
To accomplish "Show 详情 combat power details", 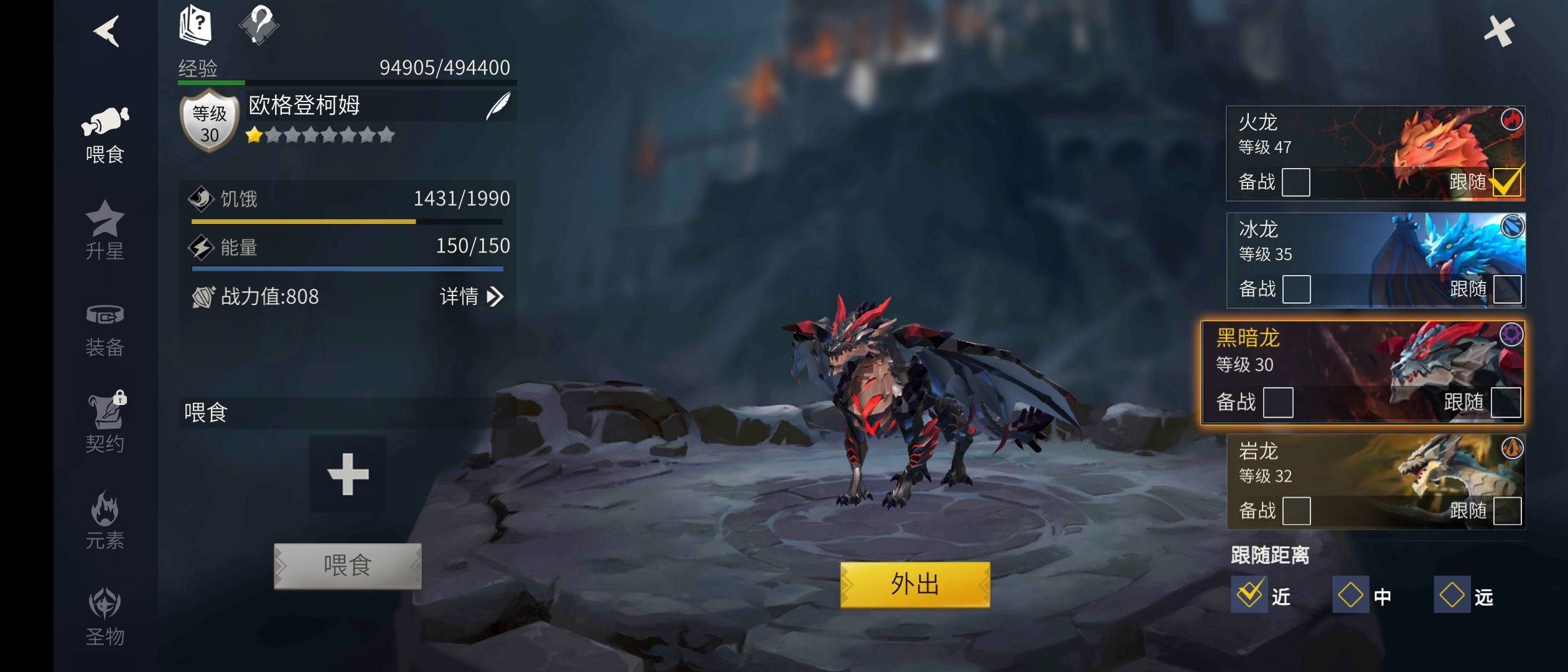I will 471,297.
